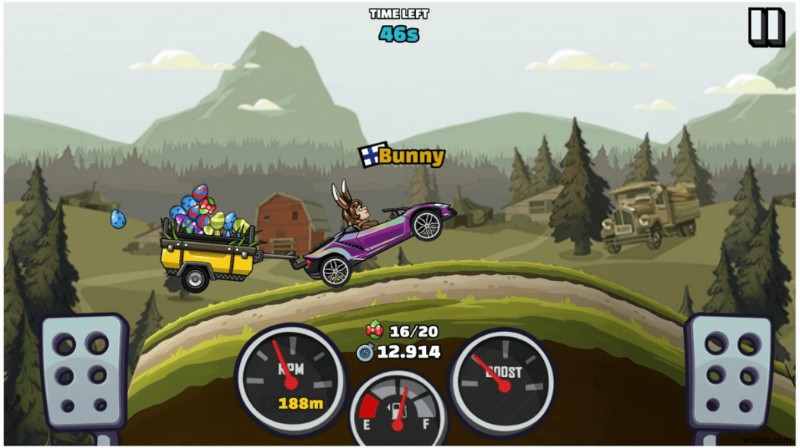Screen dimensions: 800x448
Task: Pause the game with the pause button
Action: [x=766, y=27]
